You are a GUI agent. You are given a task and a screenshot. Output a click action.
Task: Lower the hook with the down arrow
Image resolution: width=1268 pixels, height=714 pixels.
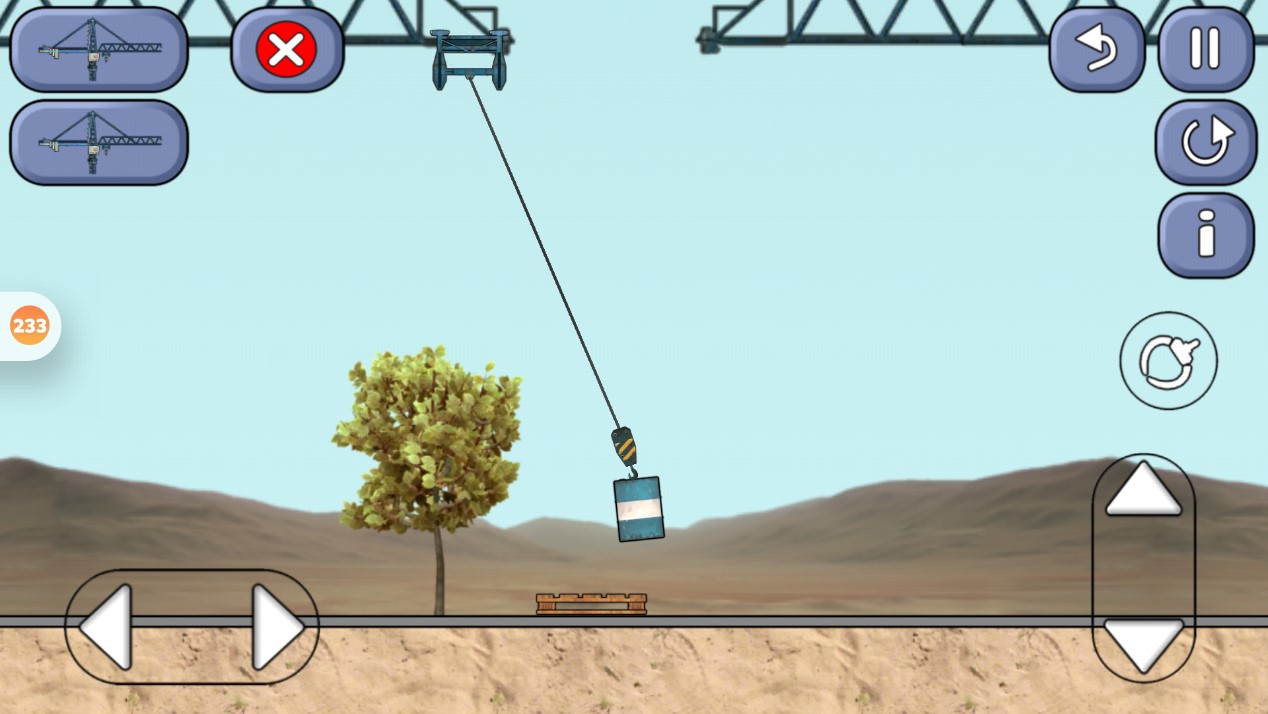(1143, 645)
